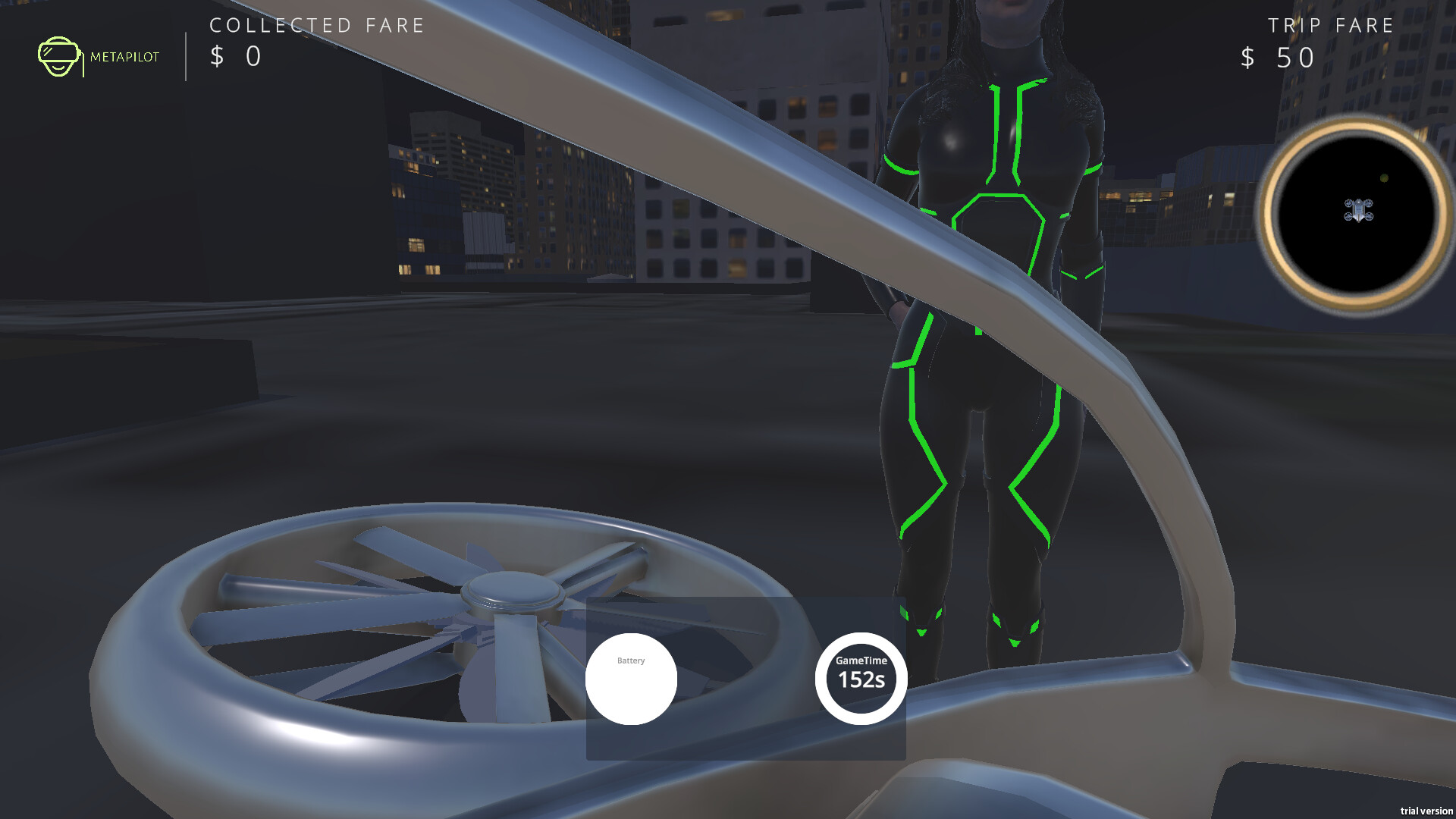Screen dimensions: 1456x819
Task: Click the GameTime countdown timer circle
Action: click(859, 679)
